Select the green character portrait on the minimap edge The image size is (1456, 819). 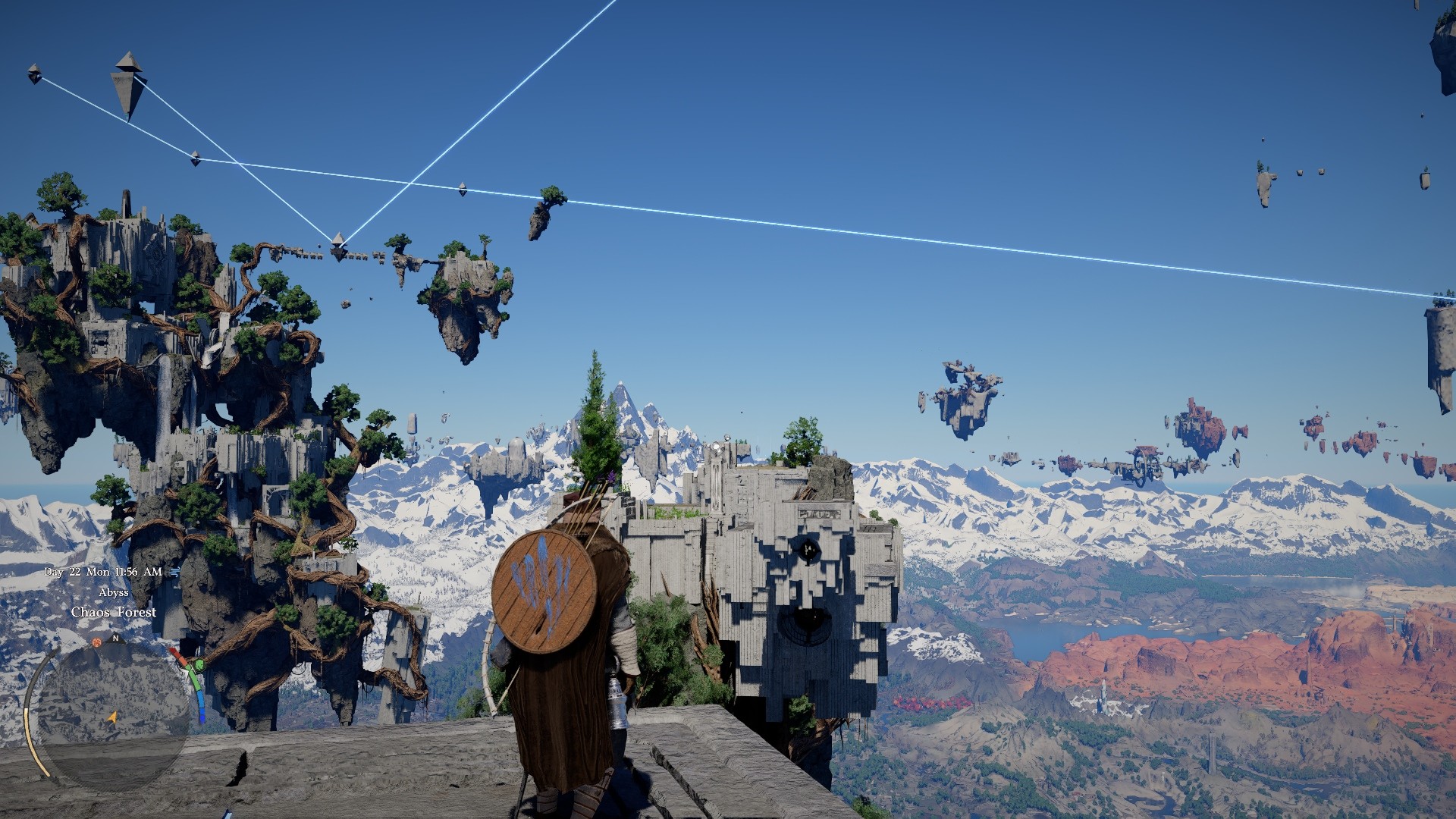[x=199, y=666]
